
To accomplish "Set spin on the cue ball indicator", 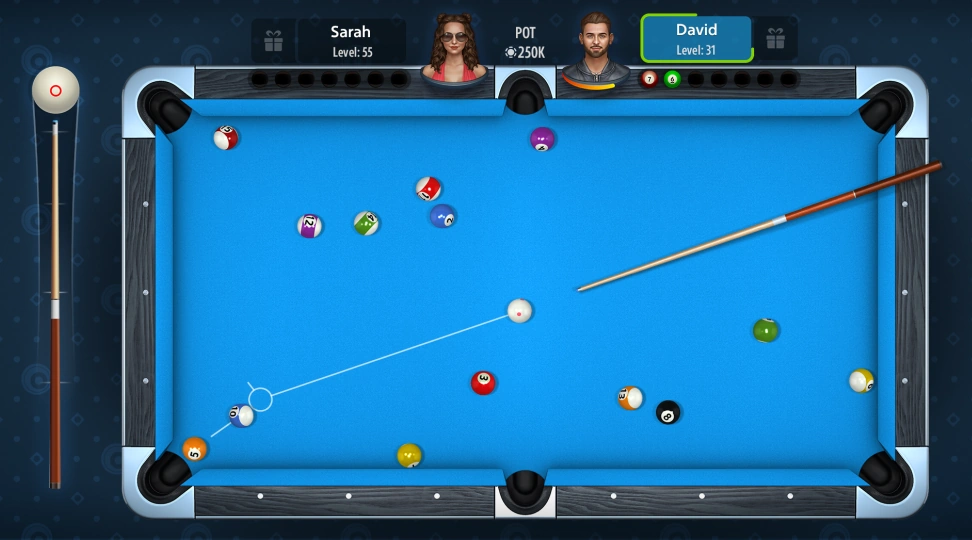I will point(56,90).
